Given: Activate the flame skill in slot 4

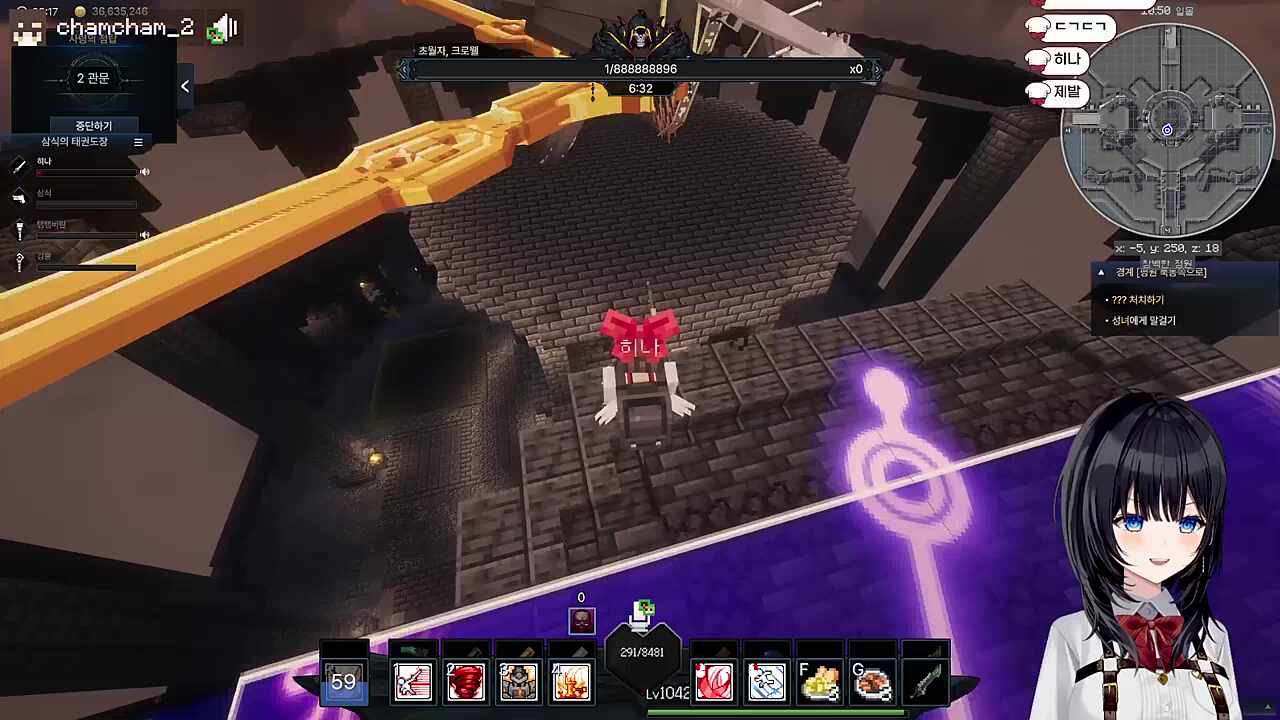Looking at the screenshot, I should [x=571, y=682].
